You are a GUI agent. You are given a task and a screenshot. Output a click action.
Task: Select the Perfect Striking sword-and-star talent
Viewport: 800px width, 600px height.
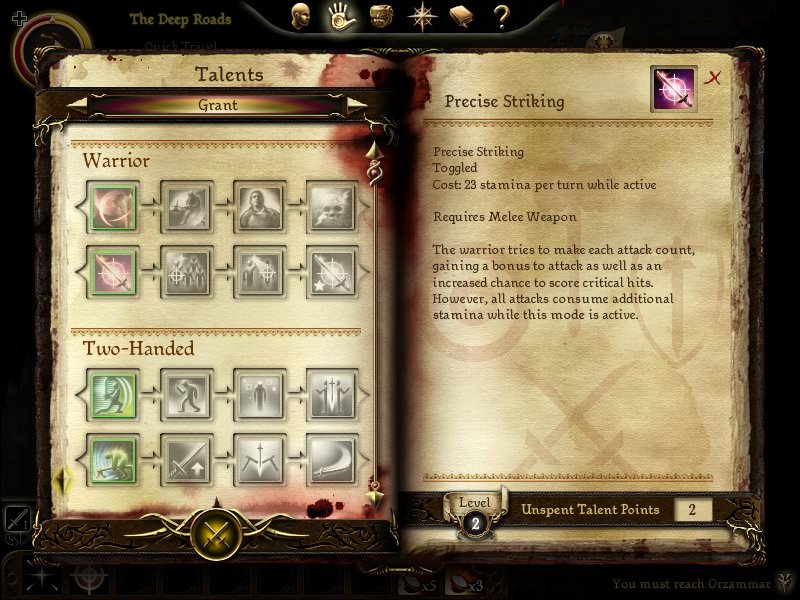(332, 272)
